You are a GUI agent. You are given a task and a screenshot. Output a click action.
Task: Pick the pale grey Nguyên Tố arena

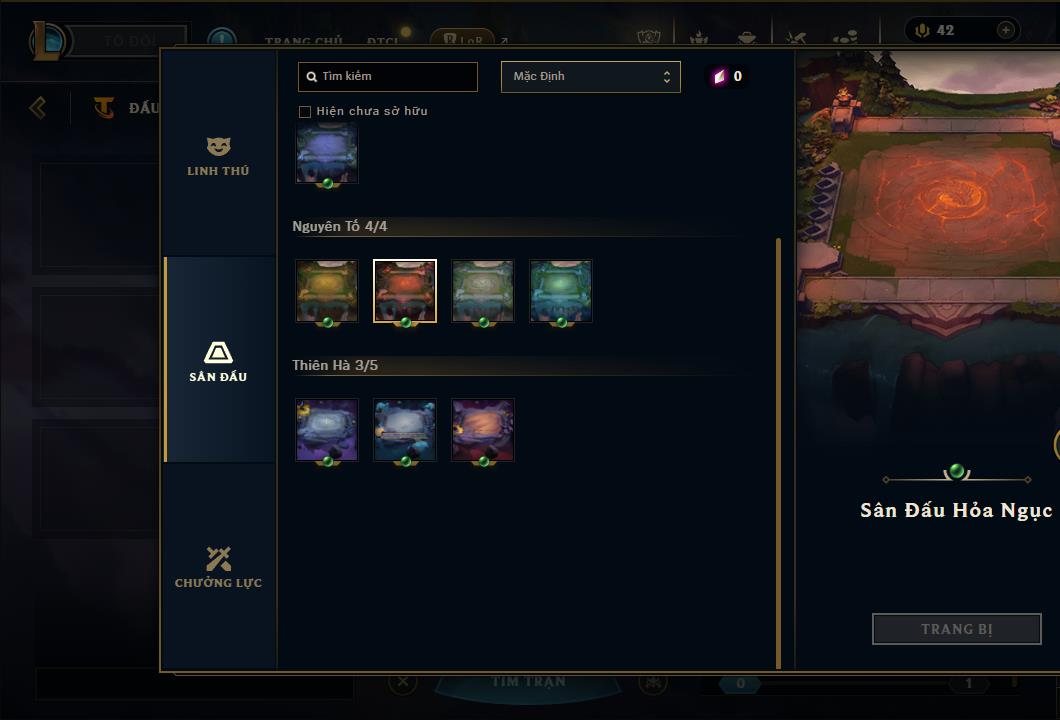click(483, 291)
